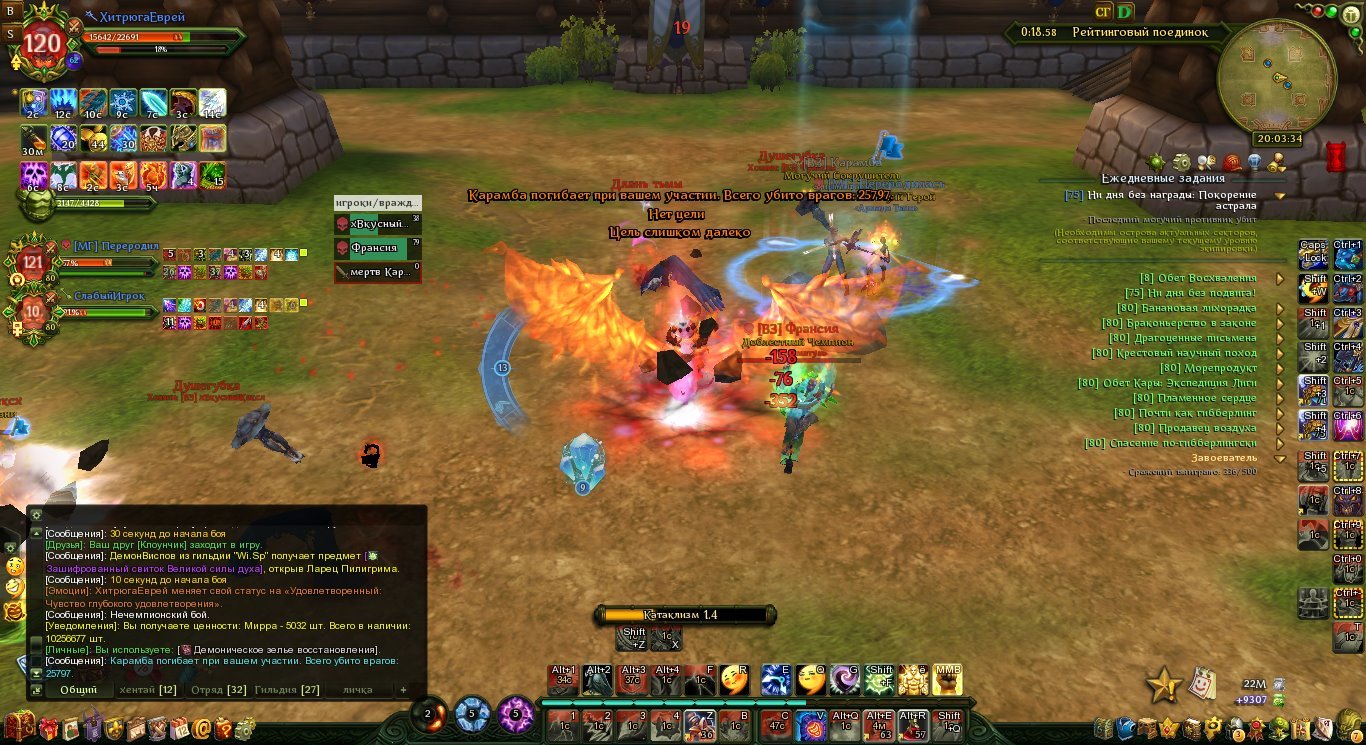Target Франсия in the enemy players list

coord(376,247)
